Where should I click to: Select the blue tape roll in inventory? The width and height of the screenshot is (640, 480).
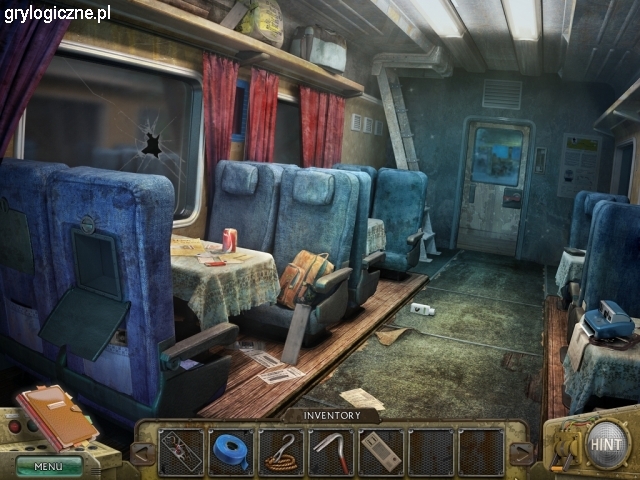[x=231, y=451]
